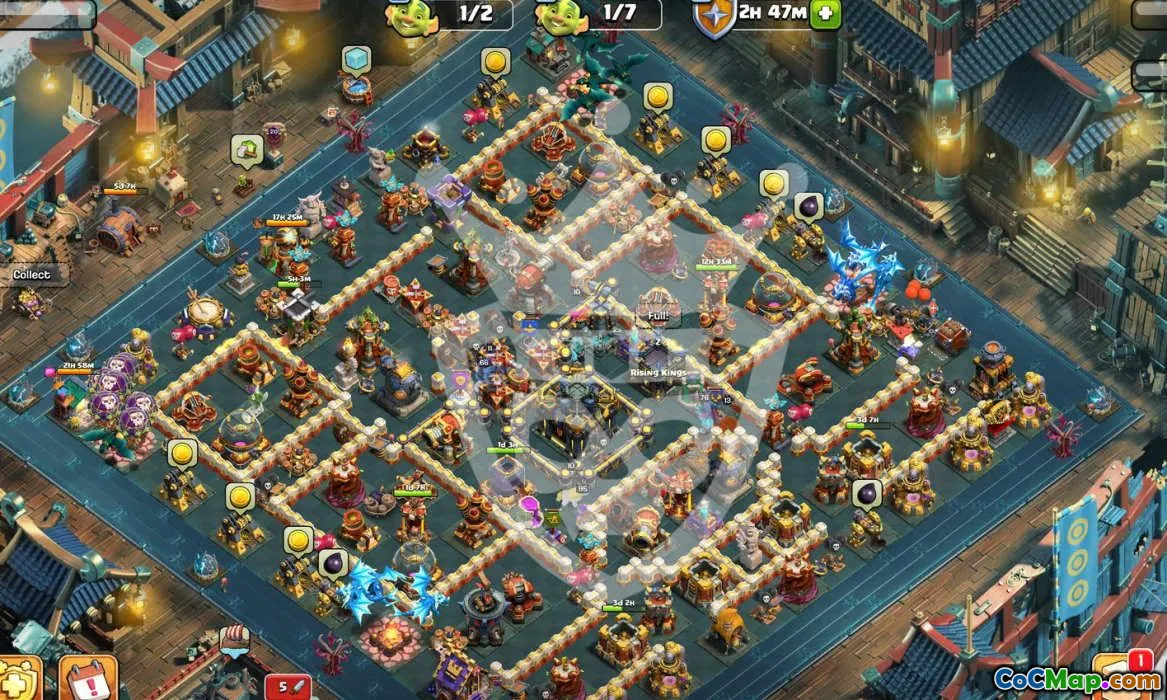1167x700 pixels.
Task: Open the calendar events button
Action: coord(88,679)
